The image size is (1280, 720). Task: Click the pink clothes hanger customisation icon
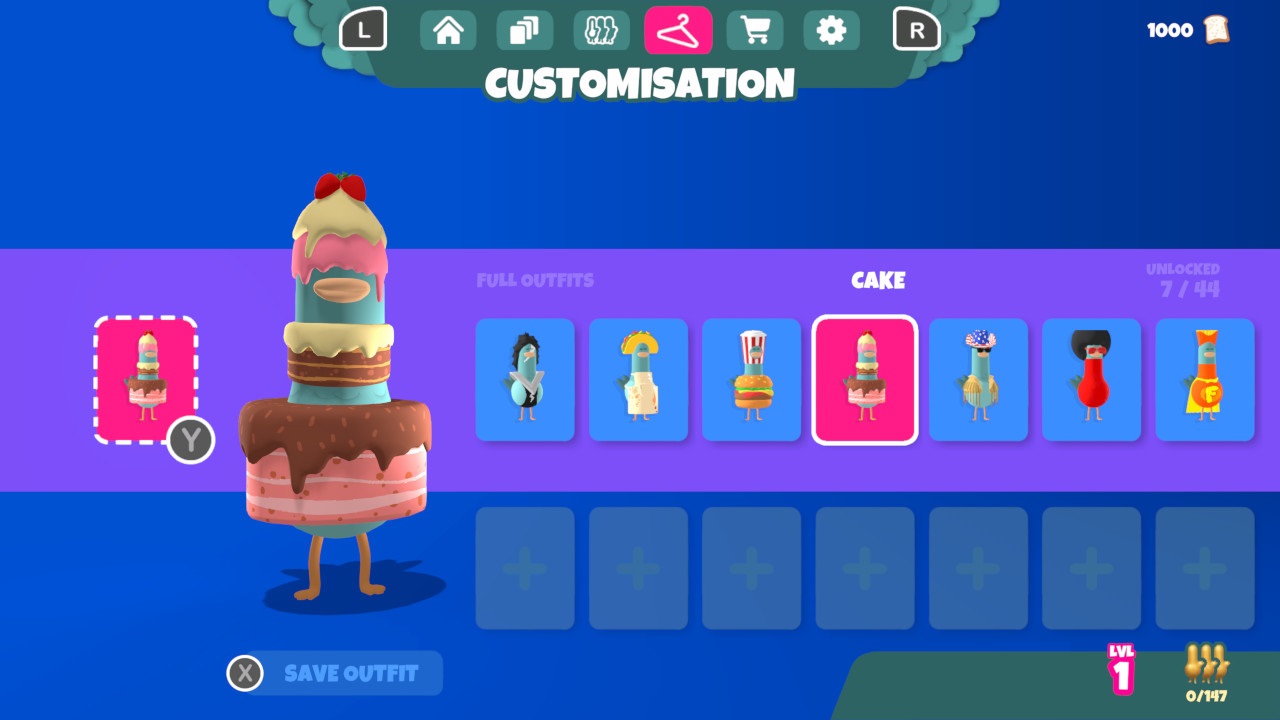[x=678, y=30]
